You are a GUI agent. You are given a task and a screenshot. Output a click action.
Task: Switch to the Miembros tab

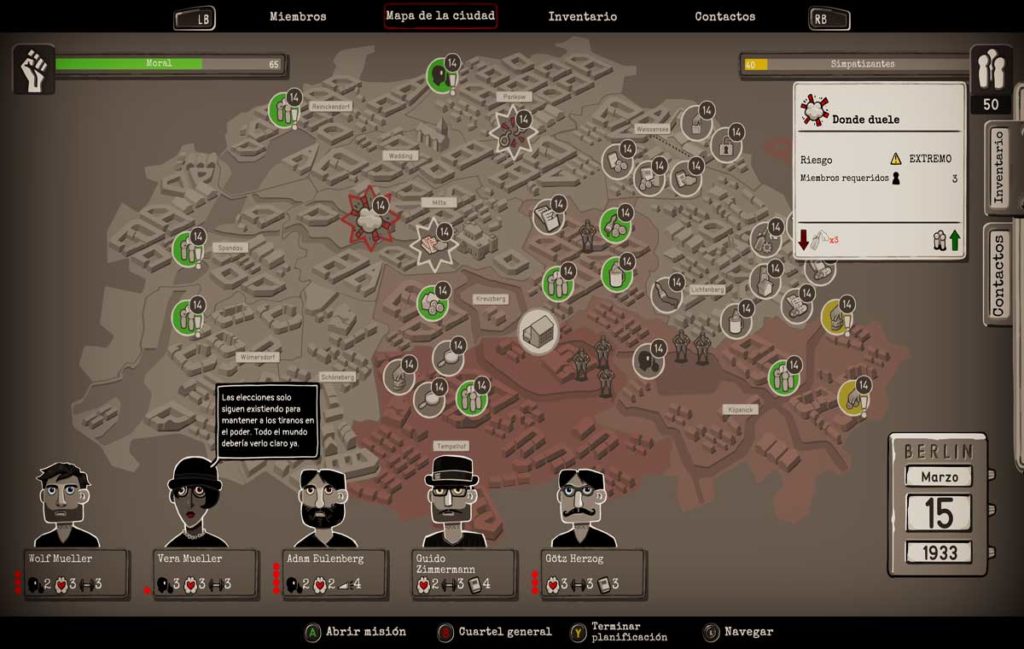click(297, 16)
